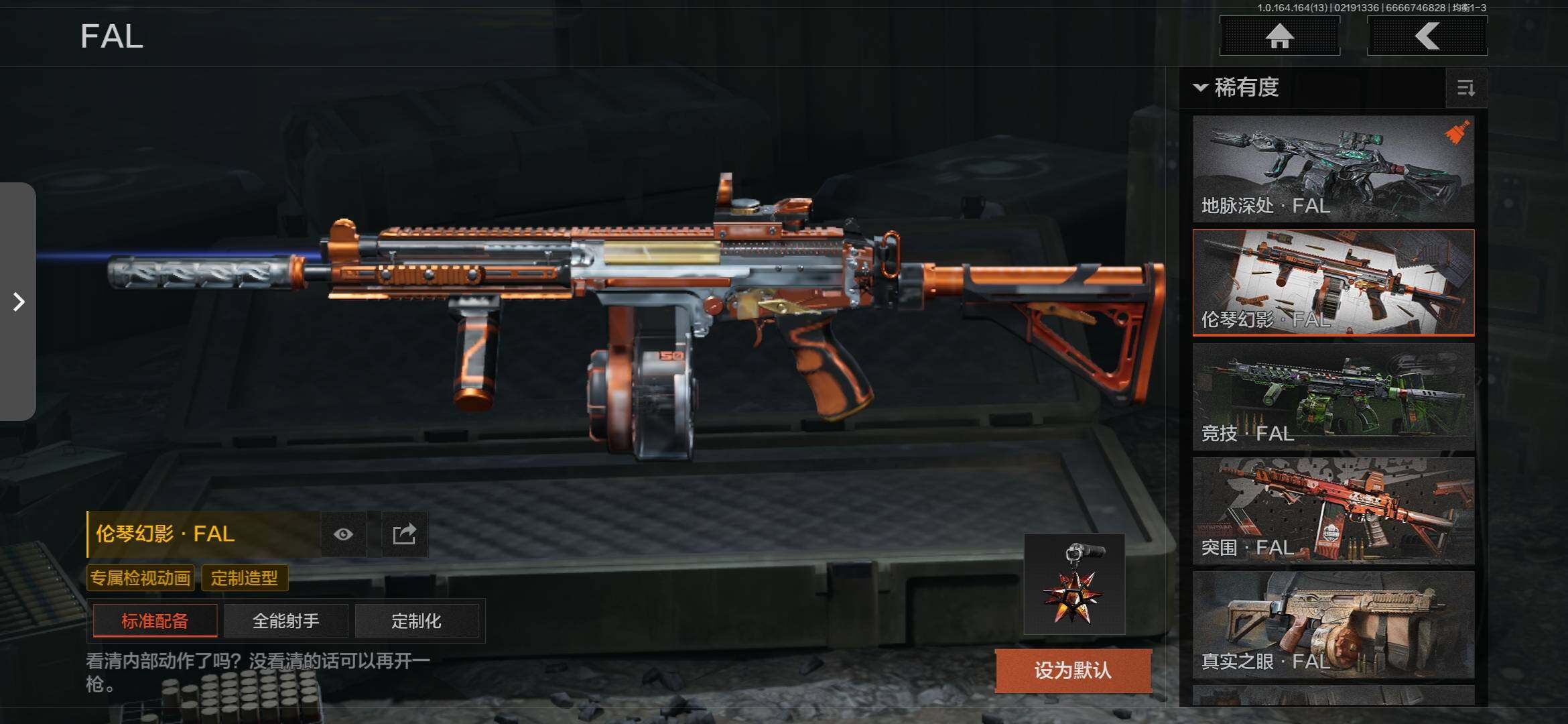Set this skin as default with 设为默认
1568x724 pixels.
click(x=1073, y=670)
